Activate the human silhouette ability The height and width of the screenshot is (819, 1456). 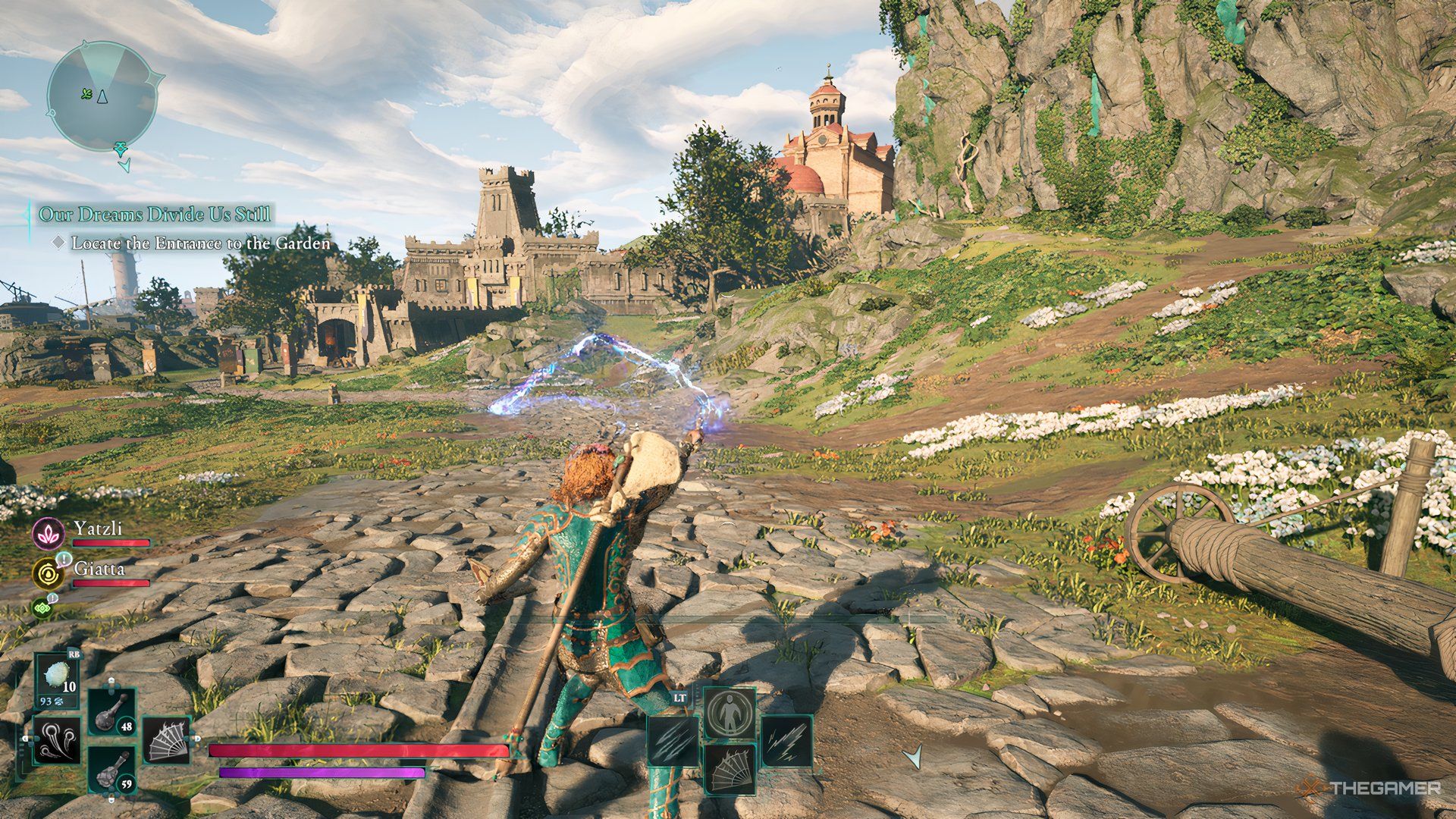click(730, 713)
